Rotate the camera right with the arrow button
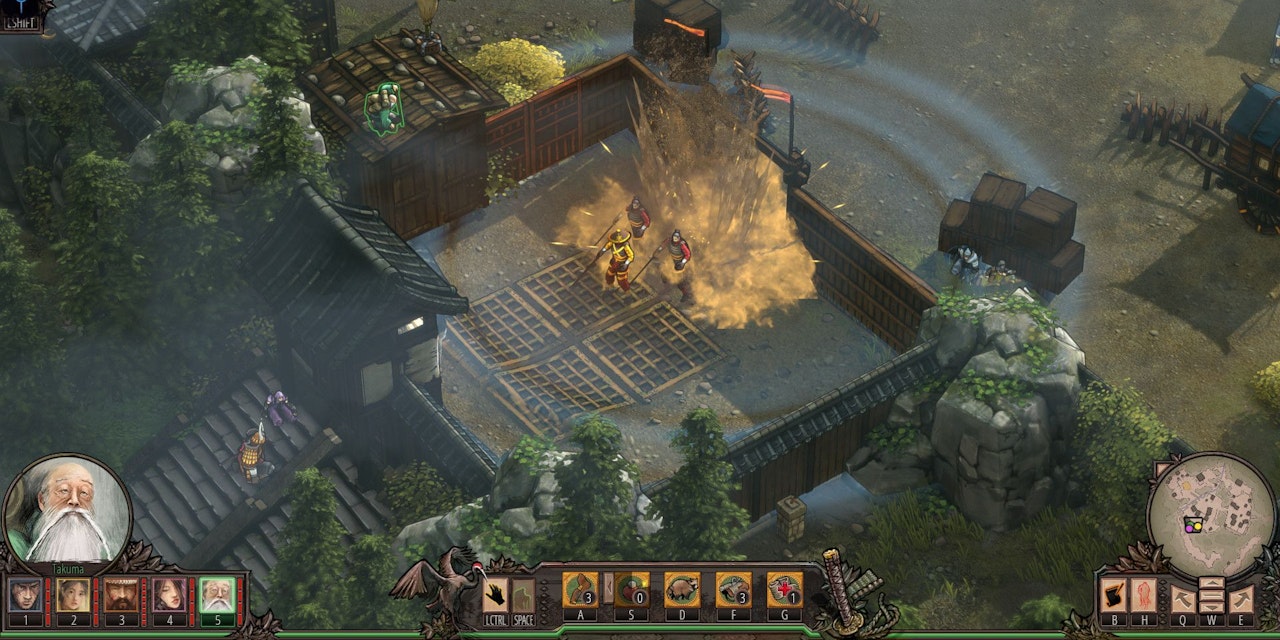1280x640 pixels. pos(1240,598)
